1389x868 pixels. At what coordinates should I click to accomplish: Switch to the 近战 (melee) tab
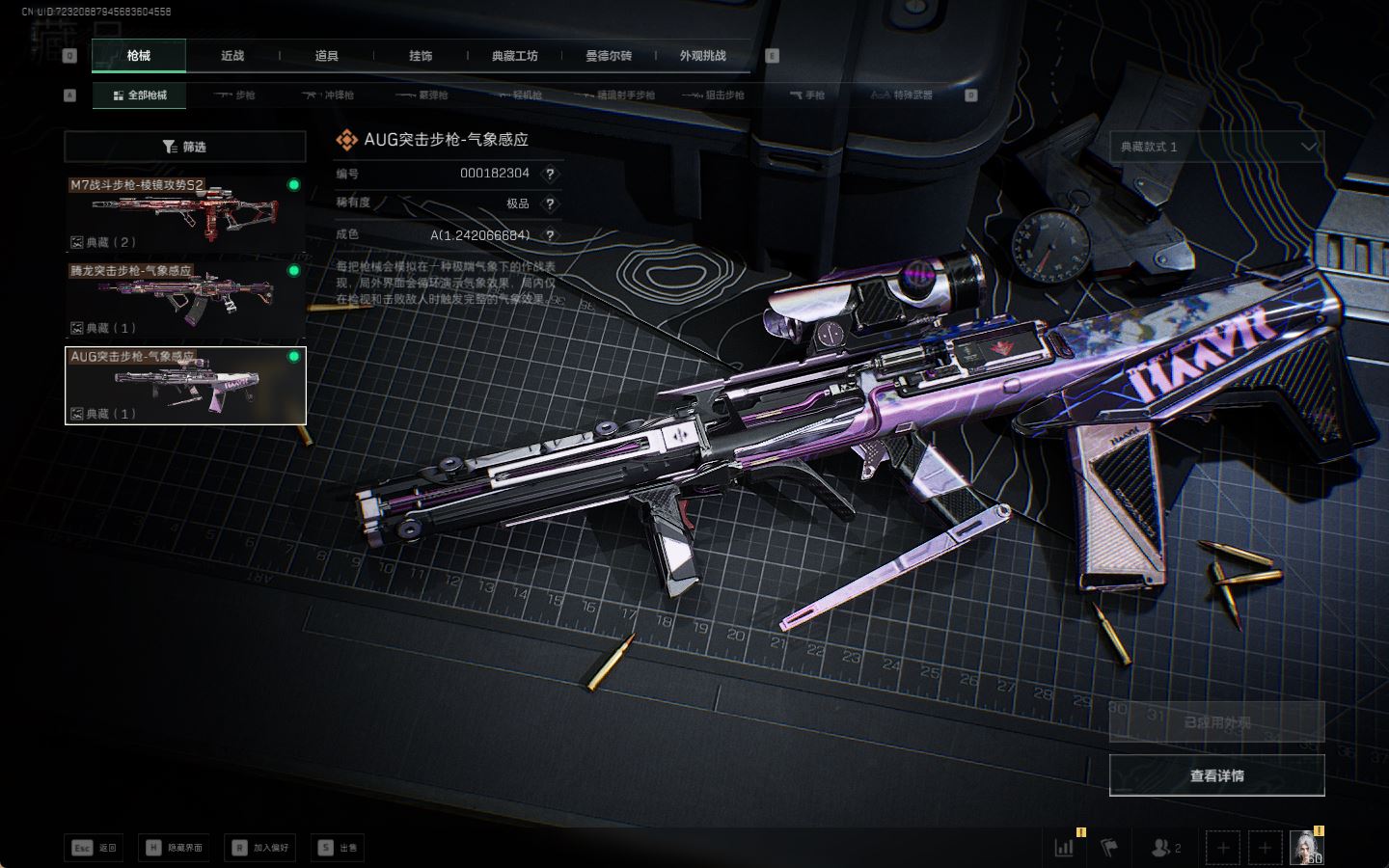(x=232, y=56)
